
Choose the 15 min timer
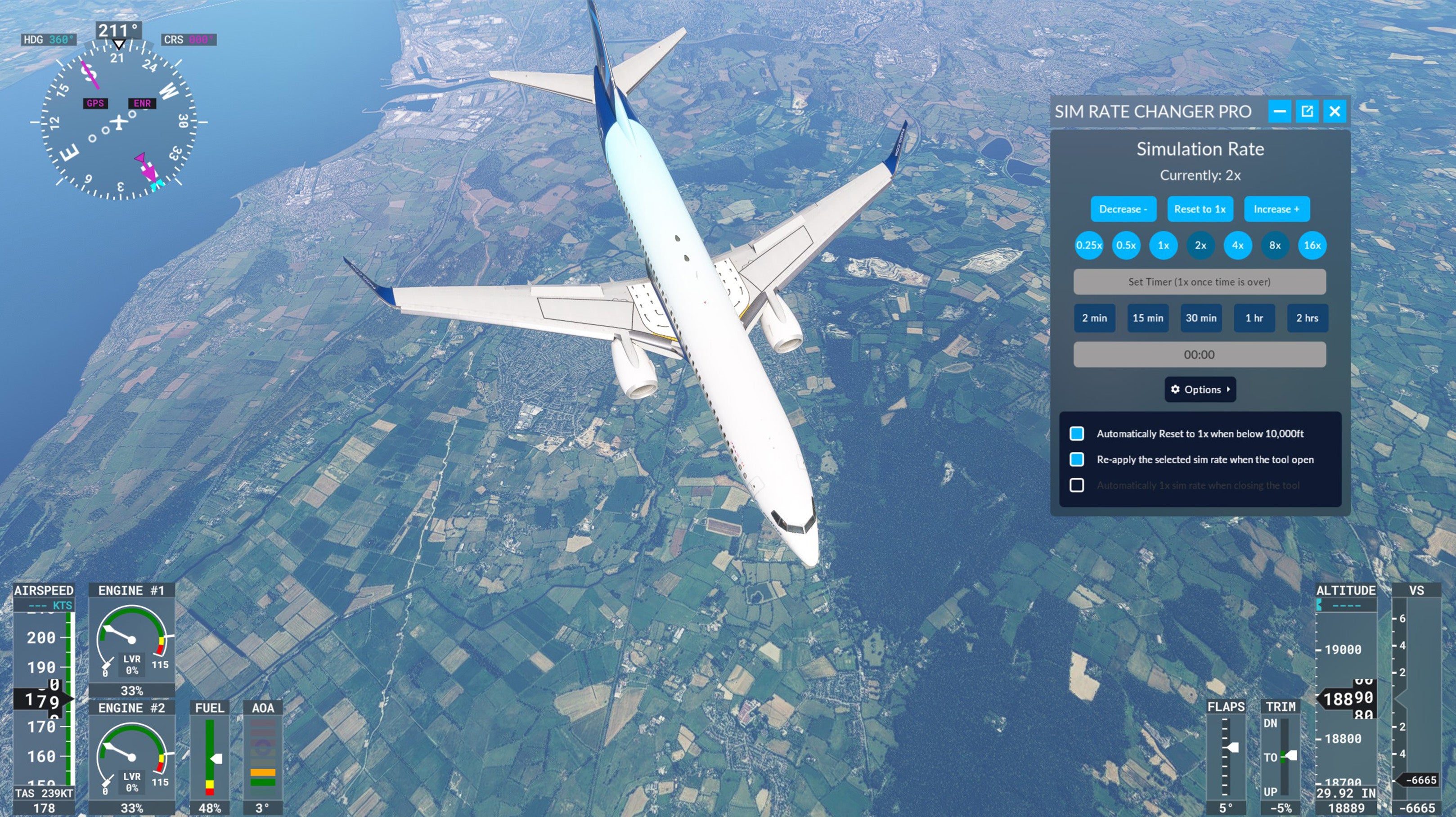coord(1148,318)
